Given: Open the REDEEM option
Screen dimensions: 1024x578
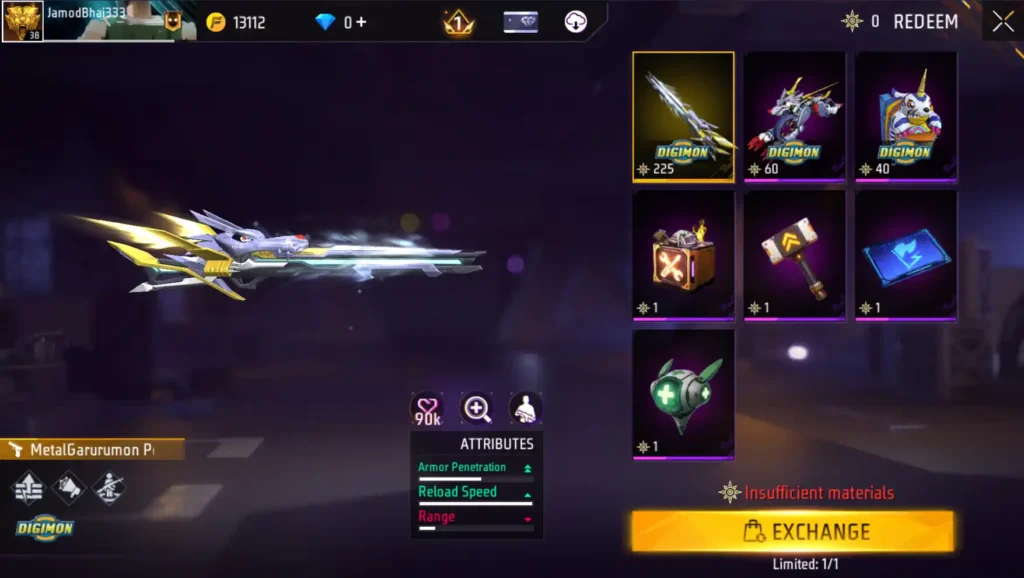Looking at the screenshot, I should click(x=924, y=21).
